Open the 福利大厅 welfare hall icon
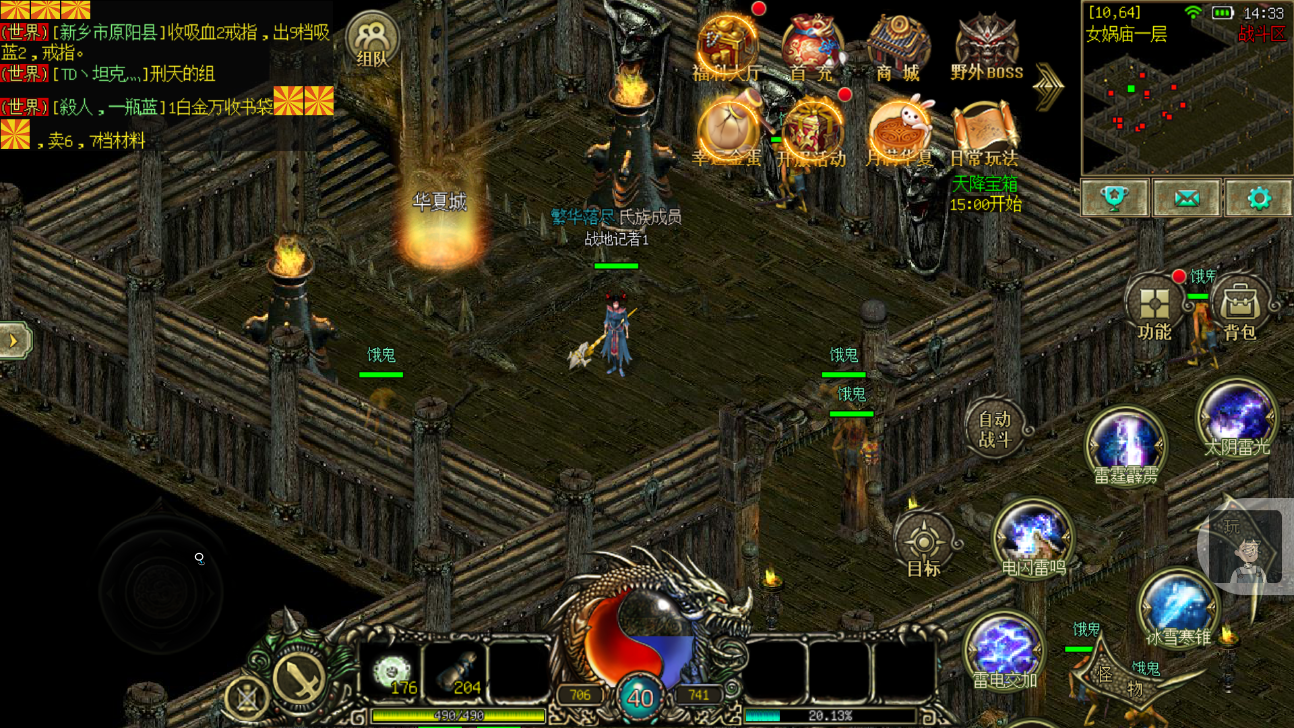1294x728 pixels. click(727, 45)
